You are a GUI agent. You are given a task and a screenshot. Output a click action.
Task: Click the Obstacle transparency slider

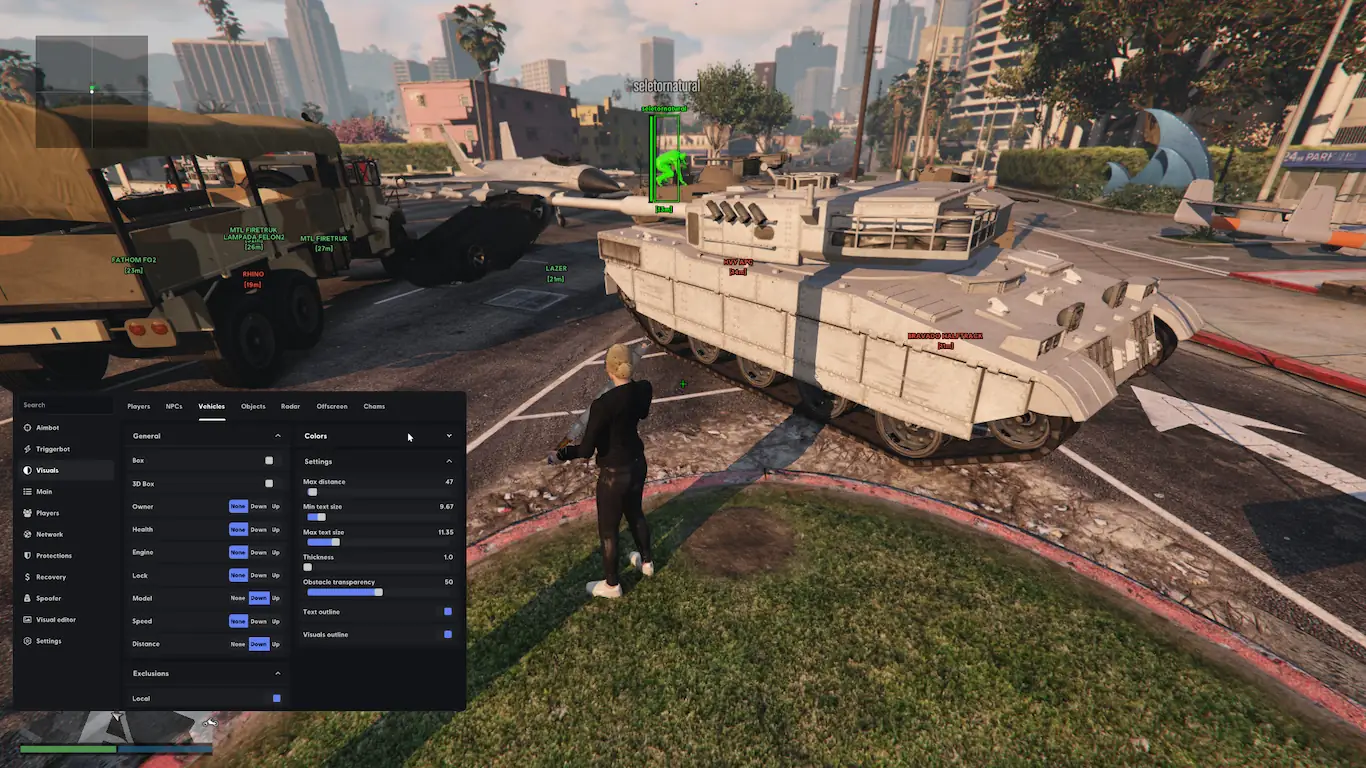[x=345, y=592]
